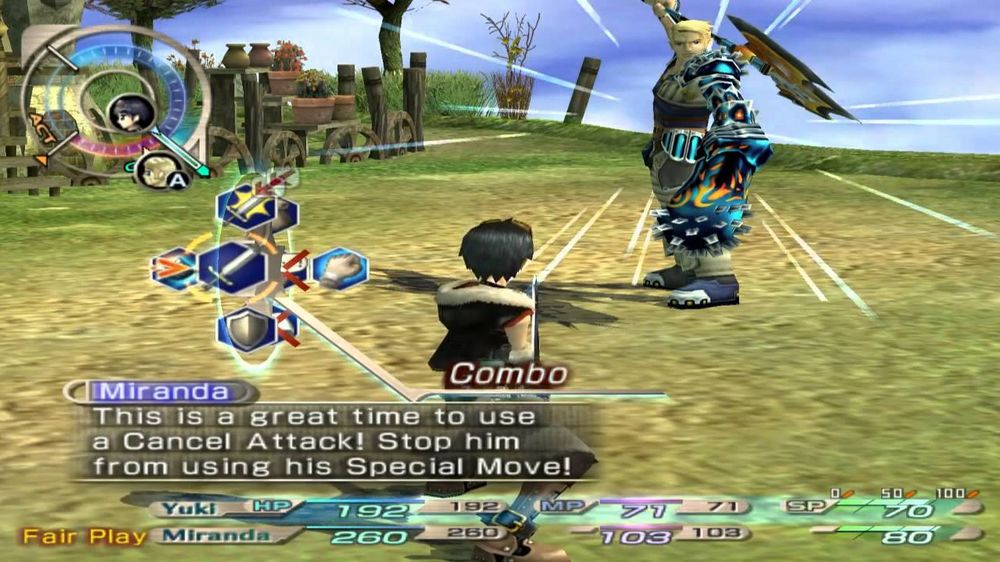Select the sword attack command in the wheel's center

[233, 267]
